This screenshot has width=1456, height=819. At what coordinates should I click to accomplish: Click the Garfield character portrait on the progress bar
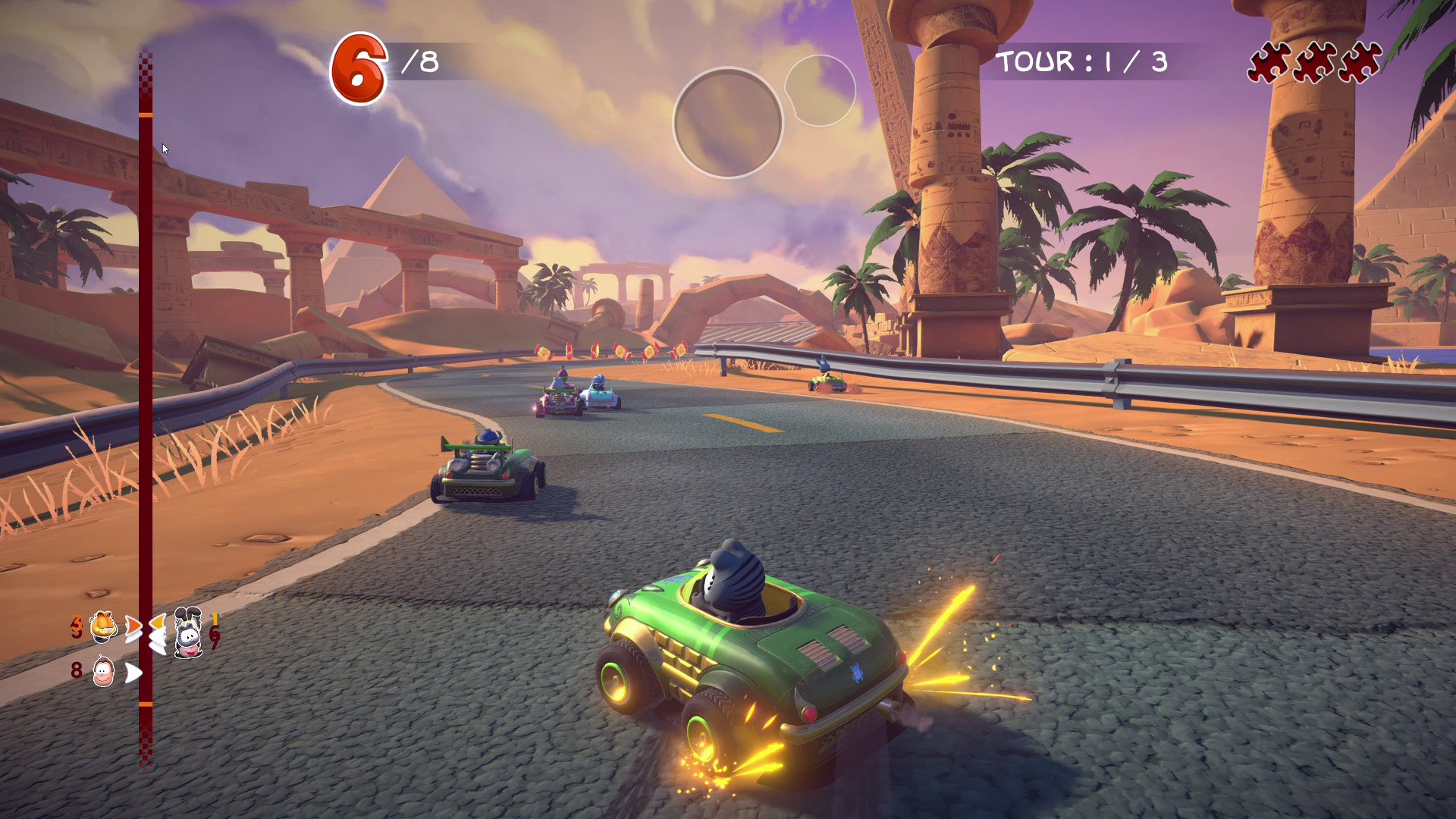click(x=102, y=627)
